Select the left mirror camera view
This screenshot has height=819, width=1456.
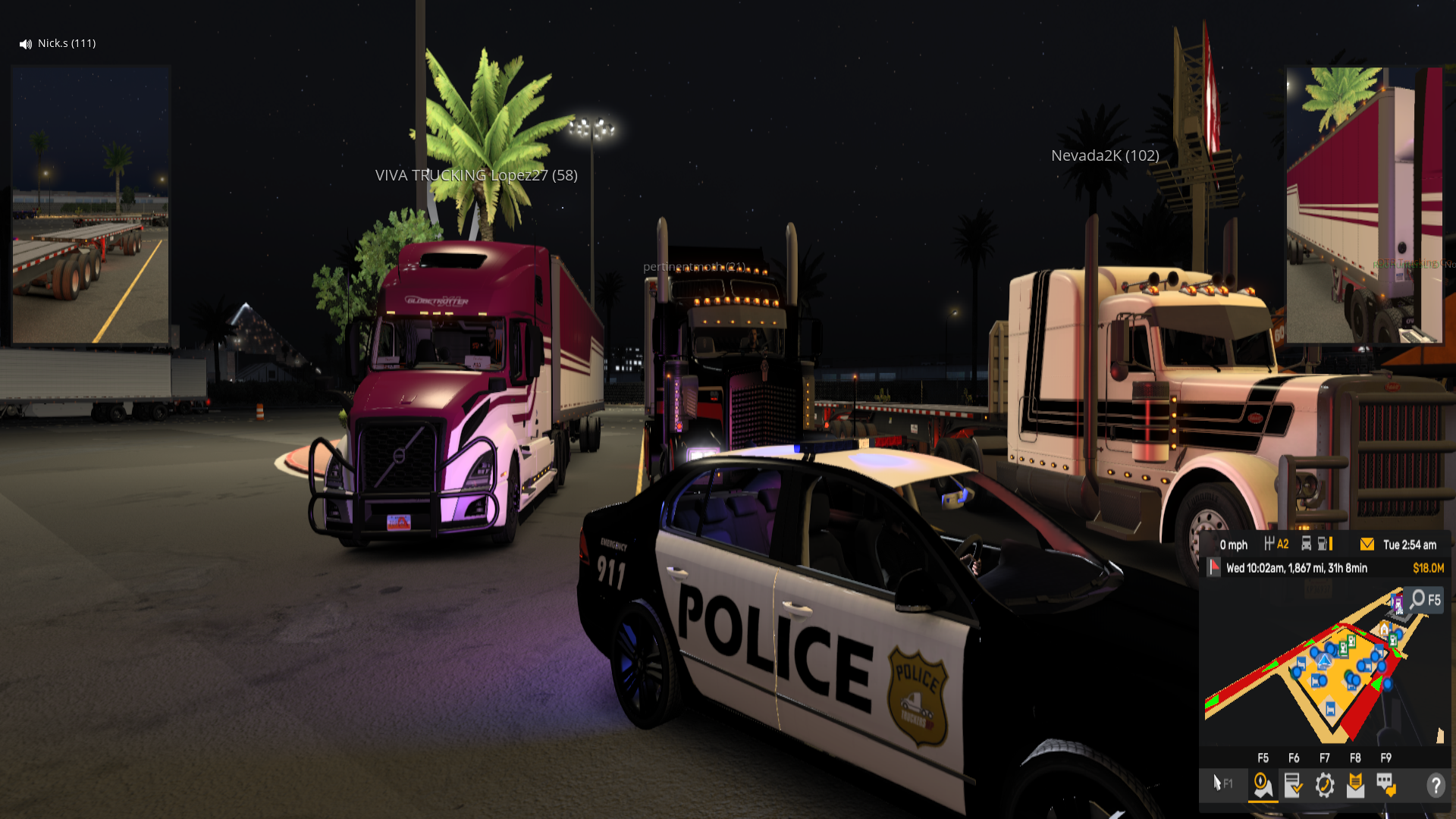click(x=91, y=205)
